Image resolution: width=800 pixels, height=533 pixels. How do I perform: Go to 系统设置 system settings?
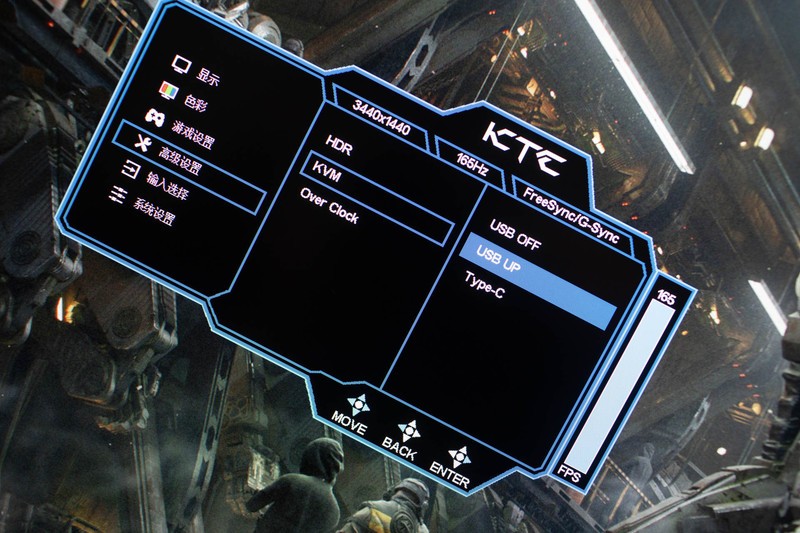click(154, 216)
